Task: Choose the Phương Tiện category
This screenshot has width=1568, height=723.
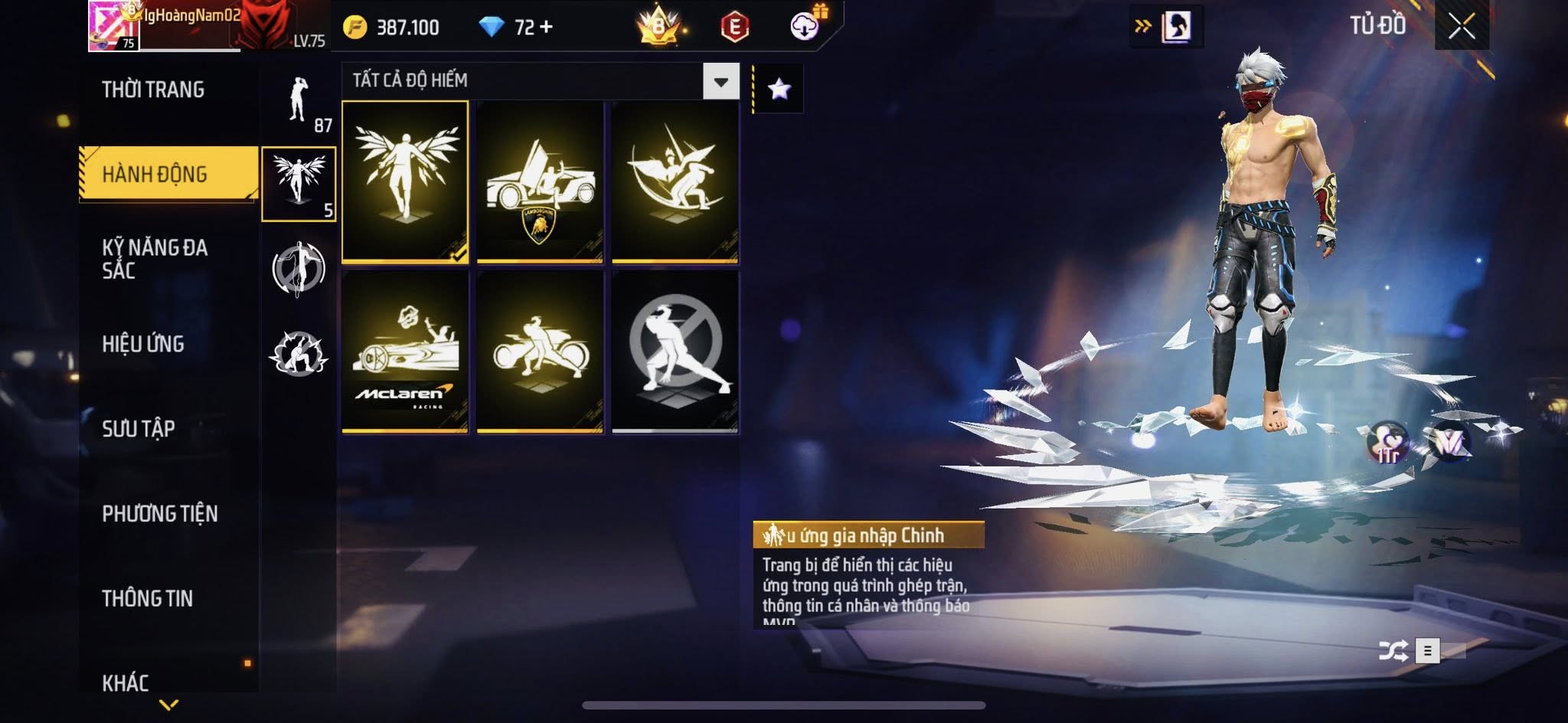Action: tap(160, 513)
